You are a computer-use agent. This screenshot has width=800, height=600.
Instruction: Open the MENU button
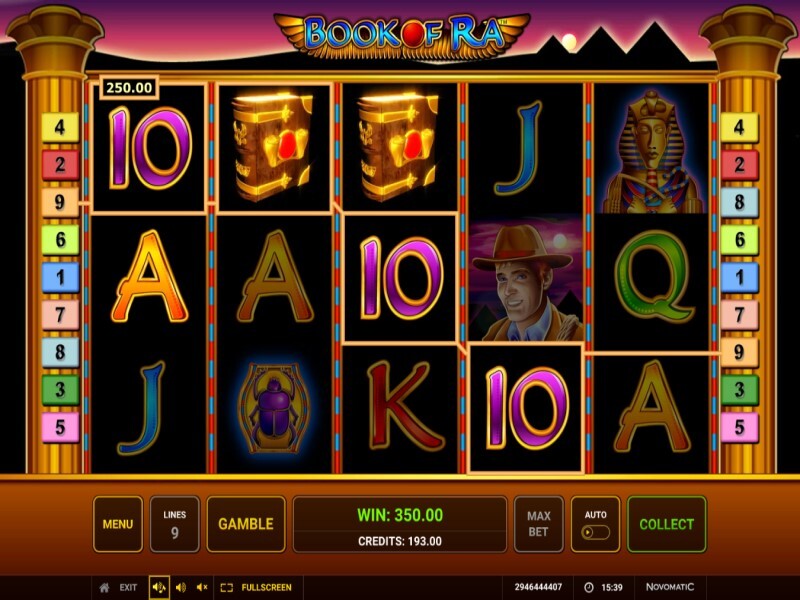(118, 524)
